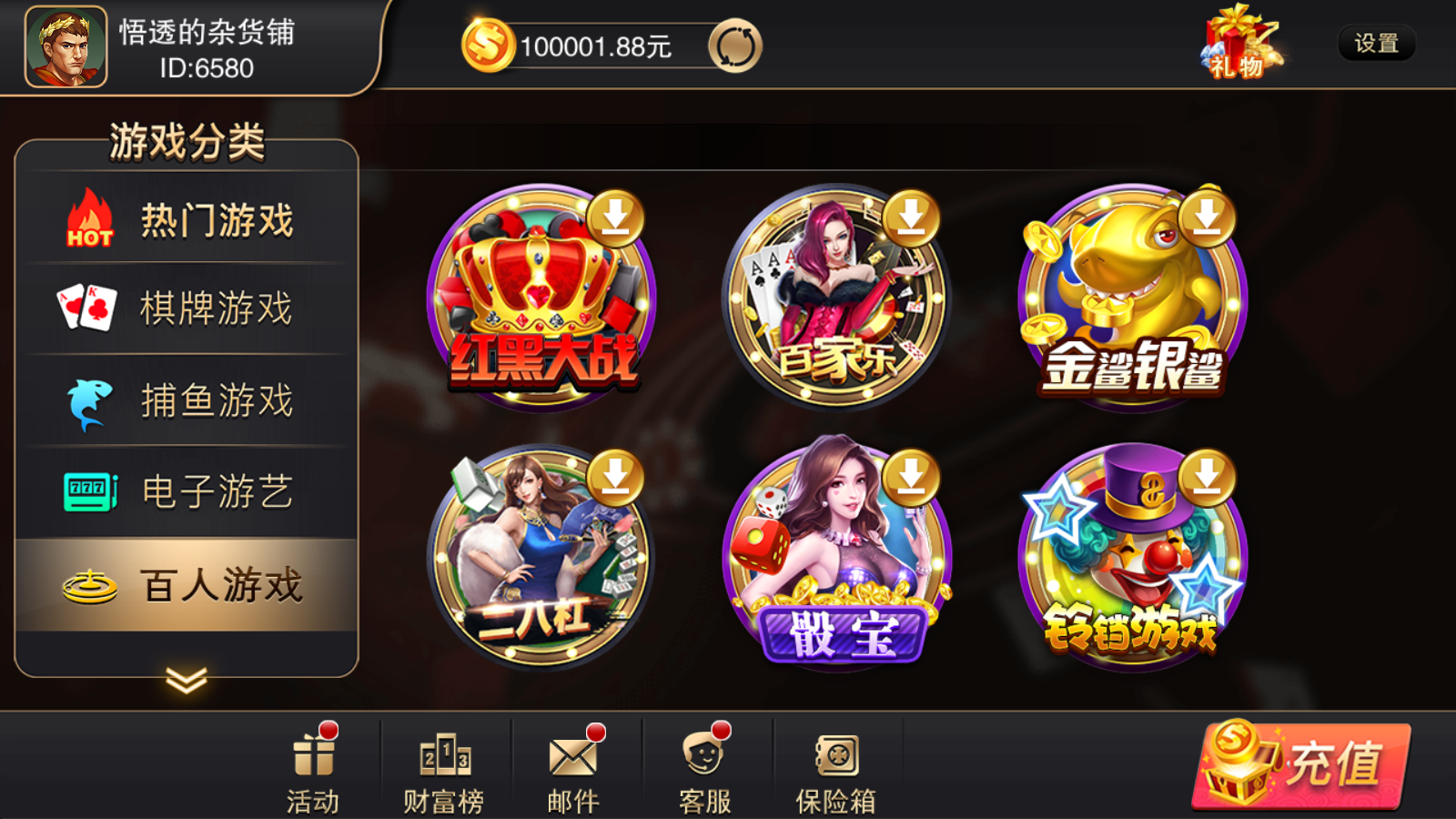This screenshot has height=819, width=1456.
Task: Open the 设置 settings button
Action: click(x=1376, y=44)
